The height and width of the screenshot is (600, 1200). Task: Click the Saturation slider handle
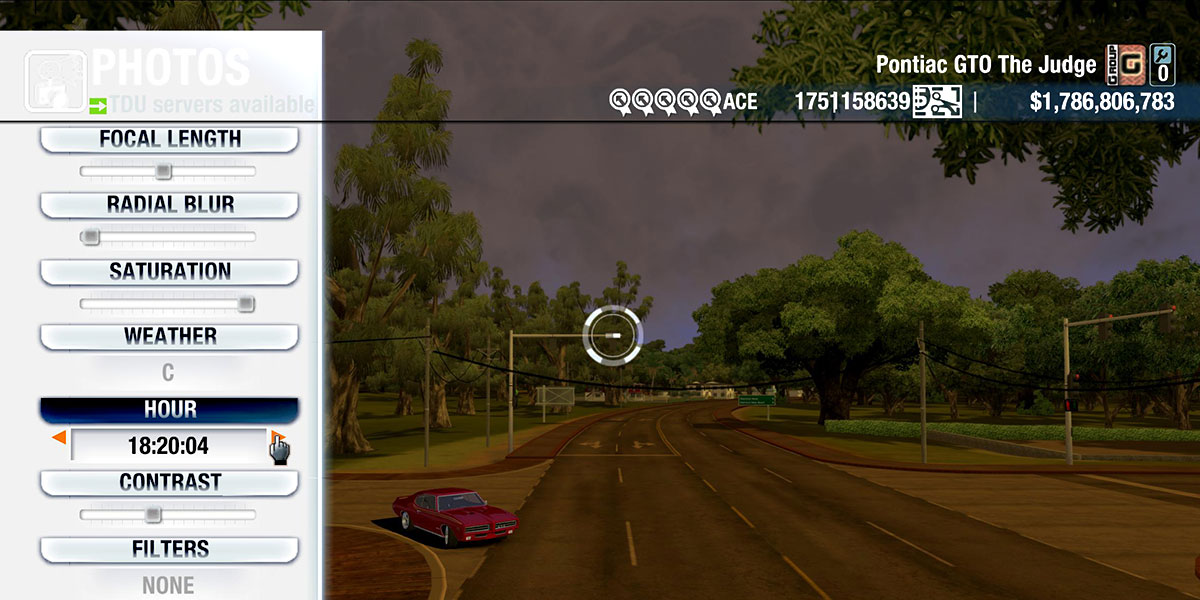[246, 304]
